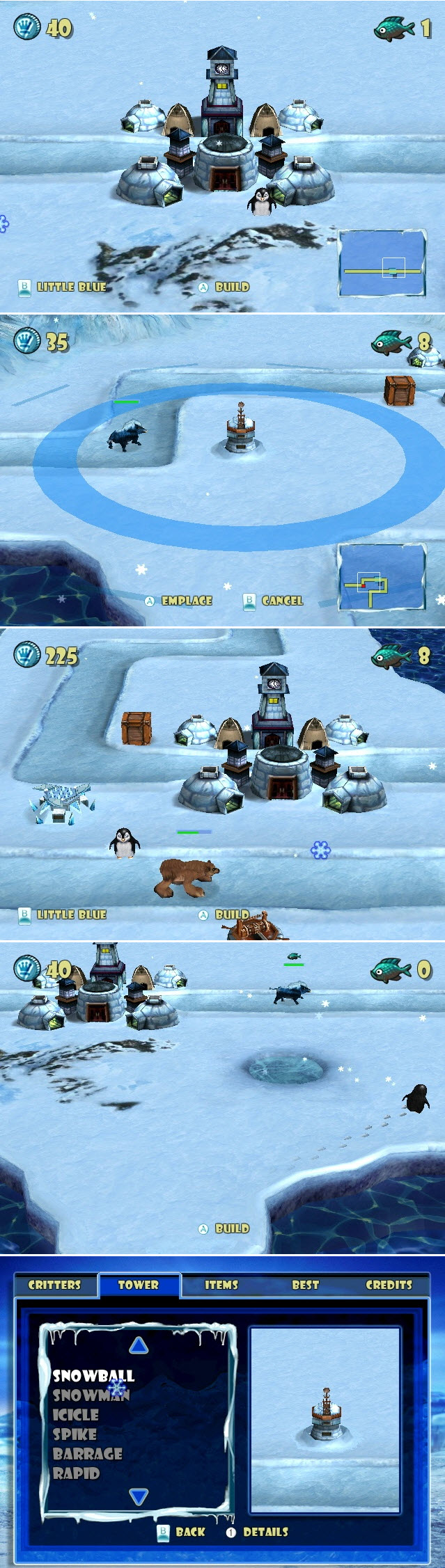Image resolution: width=445 pixels, height=1568 pixels.
Task: Select the Snowman tower entry
Action: click(91, 1395)
